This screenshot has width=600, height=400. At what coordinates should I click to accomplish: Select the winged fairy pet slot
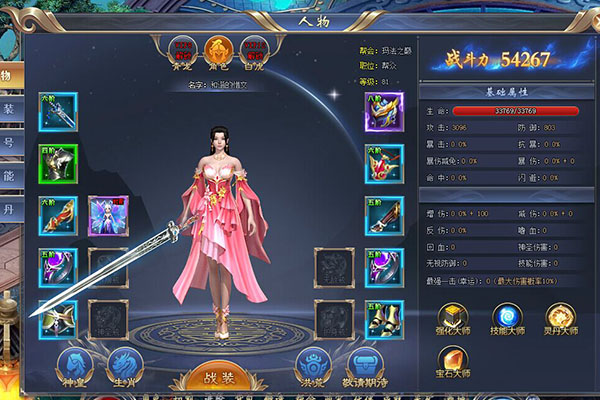coord(107,214)
